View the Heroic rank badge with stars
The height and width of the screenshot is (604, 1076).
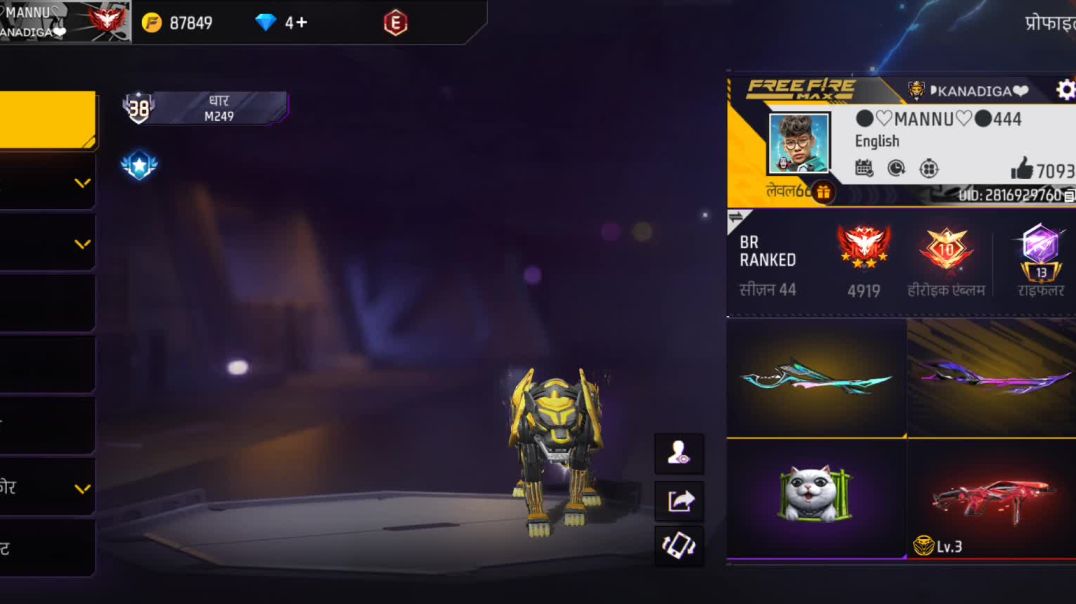pos(864,248)
